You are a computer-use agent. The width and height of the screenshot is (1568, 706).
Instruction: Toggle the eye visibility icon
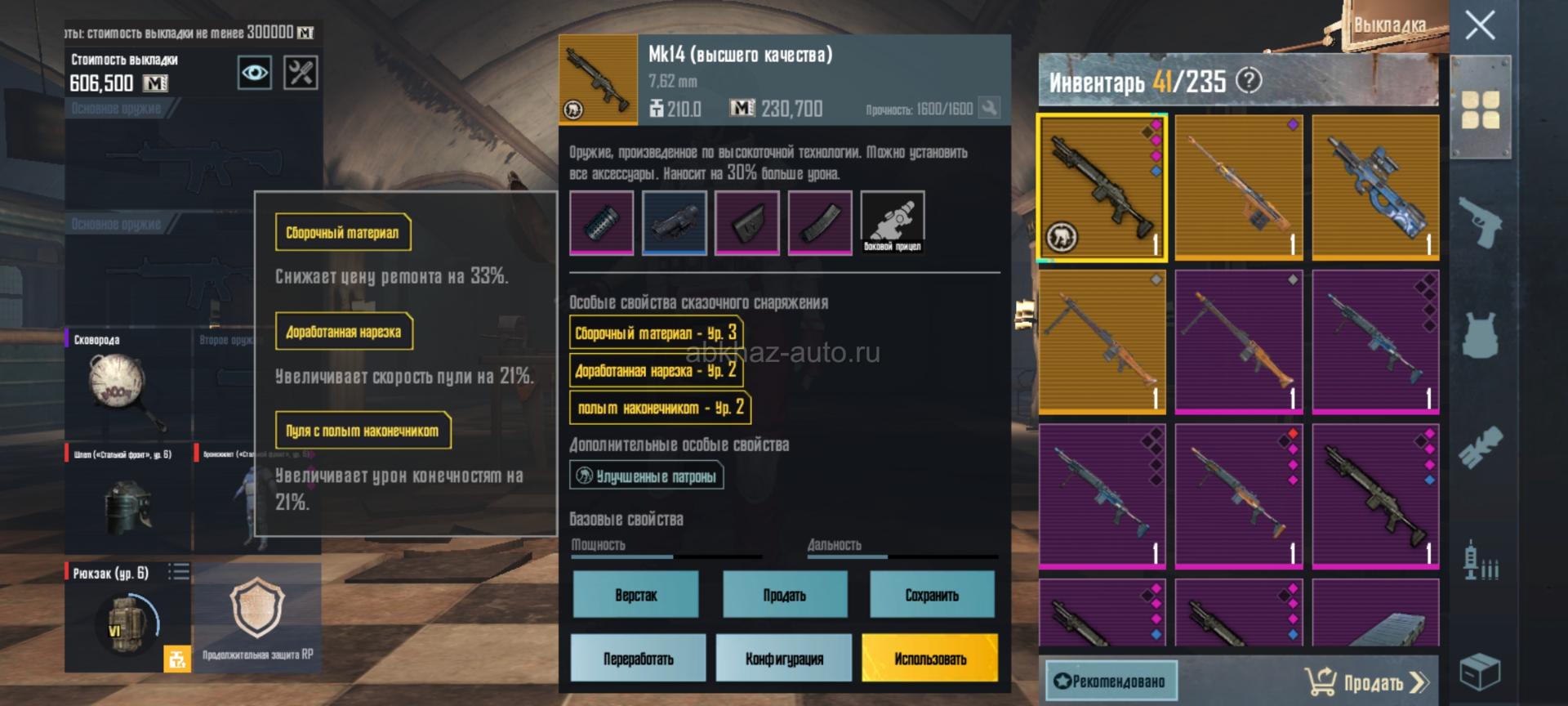coord(254,73)
